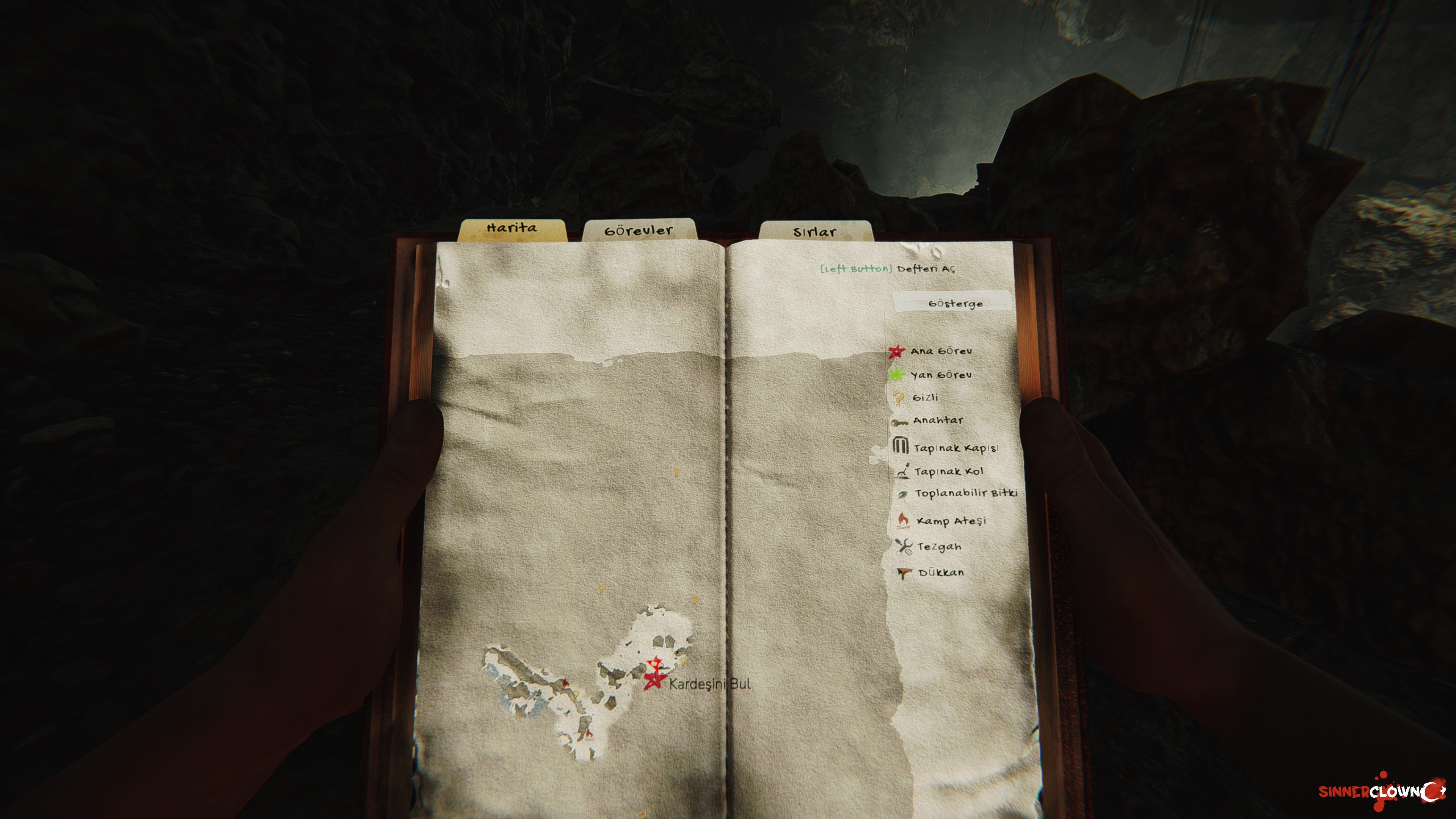Click the Gösterge legend header
The height and width of the screenshot is (819, 1456).
955,303
